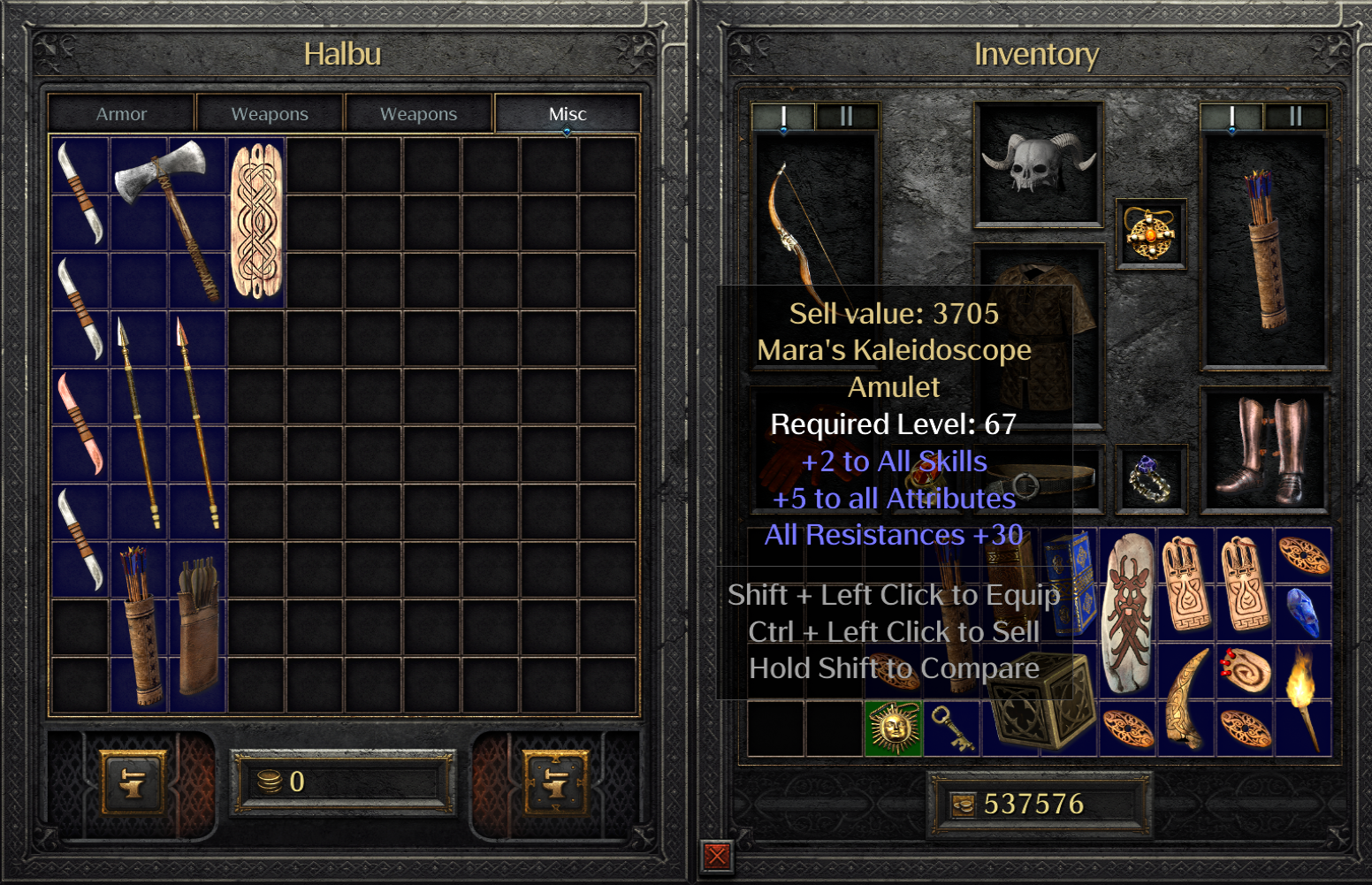
Task: Switch to the Armor tab
Action: (121, 113)
